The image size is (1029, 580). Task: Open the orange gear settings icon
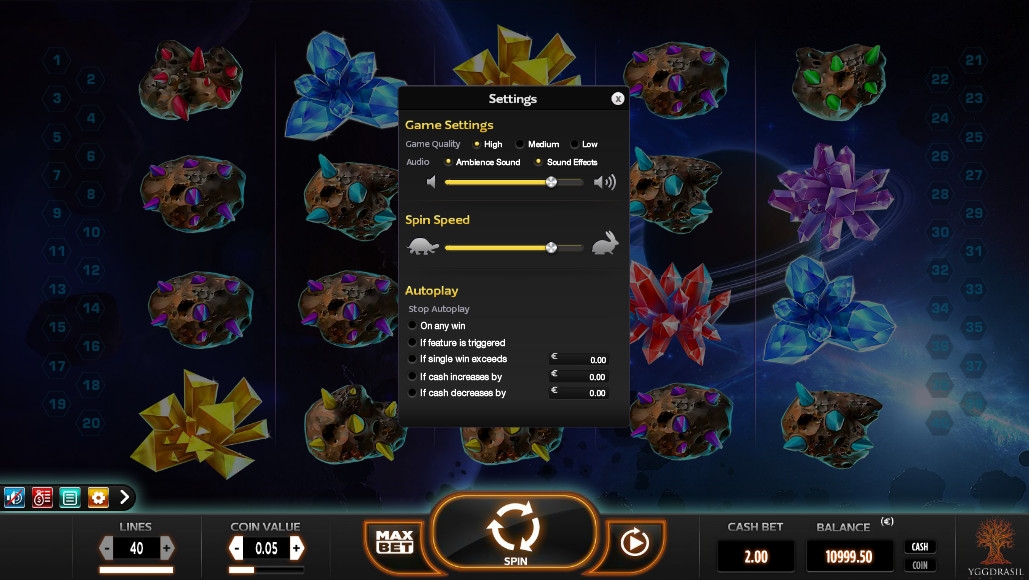click(x=98, y=497)
